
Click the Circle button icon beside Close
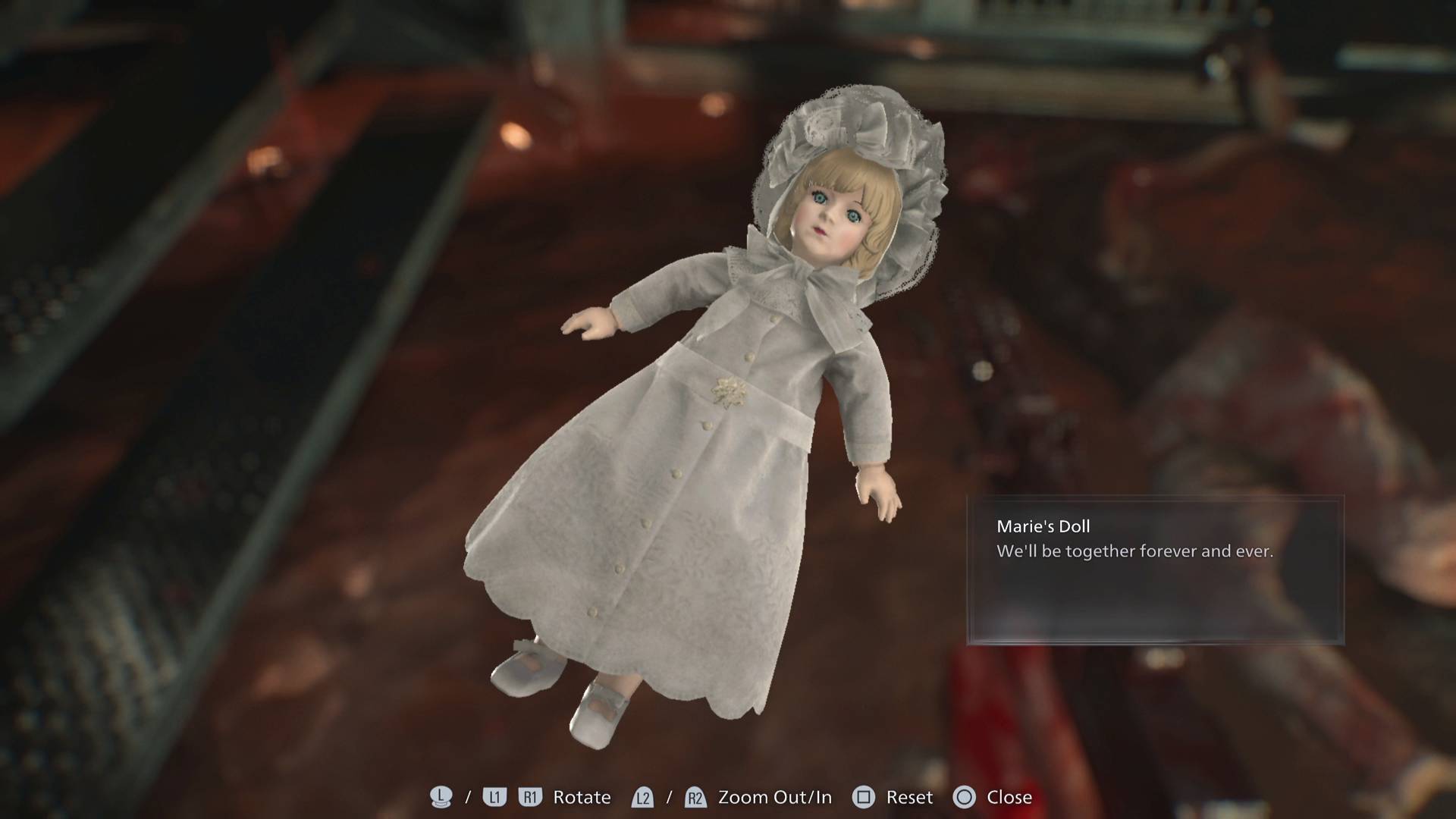tap(965, 797)
